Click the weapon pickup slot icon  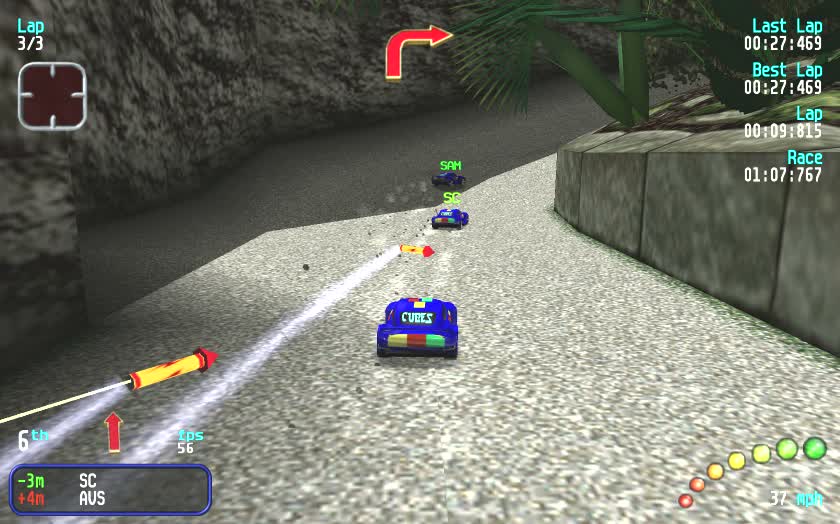(52, 96)
